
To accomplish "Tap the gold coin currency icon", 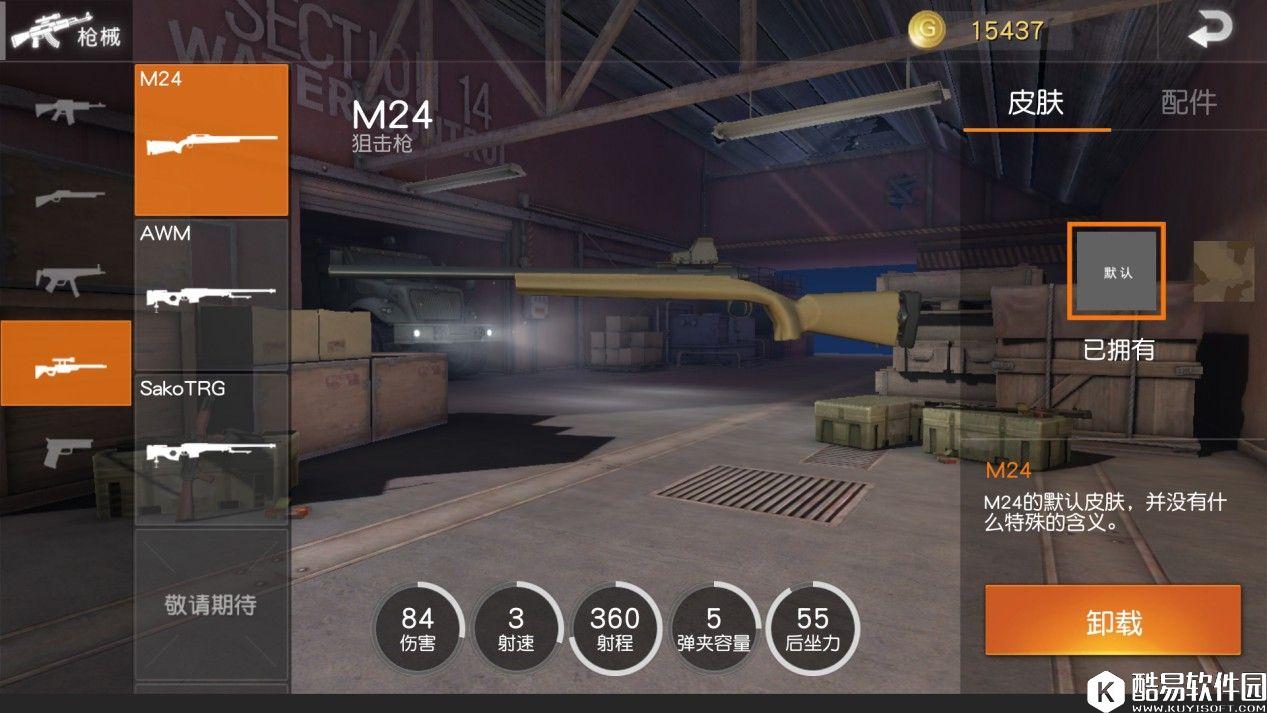I will coord(927,30).
